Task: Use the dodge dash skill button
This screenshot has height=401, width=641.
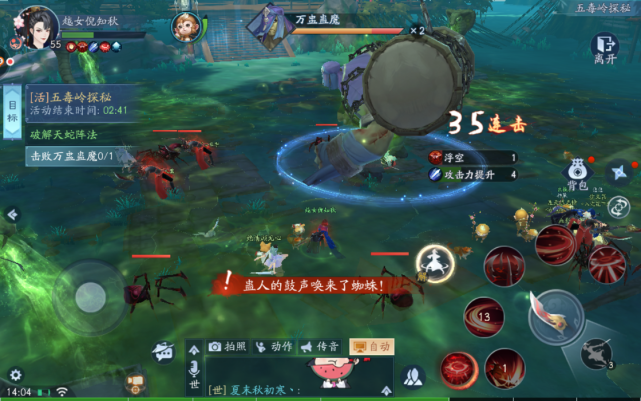Action: (597, 352)
